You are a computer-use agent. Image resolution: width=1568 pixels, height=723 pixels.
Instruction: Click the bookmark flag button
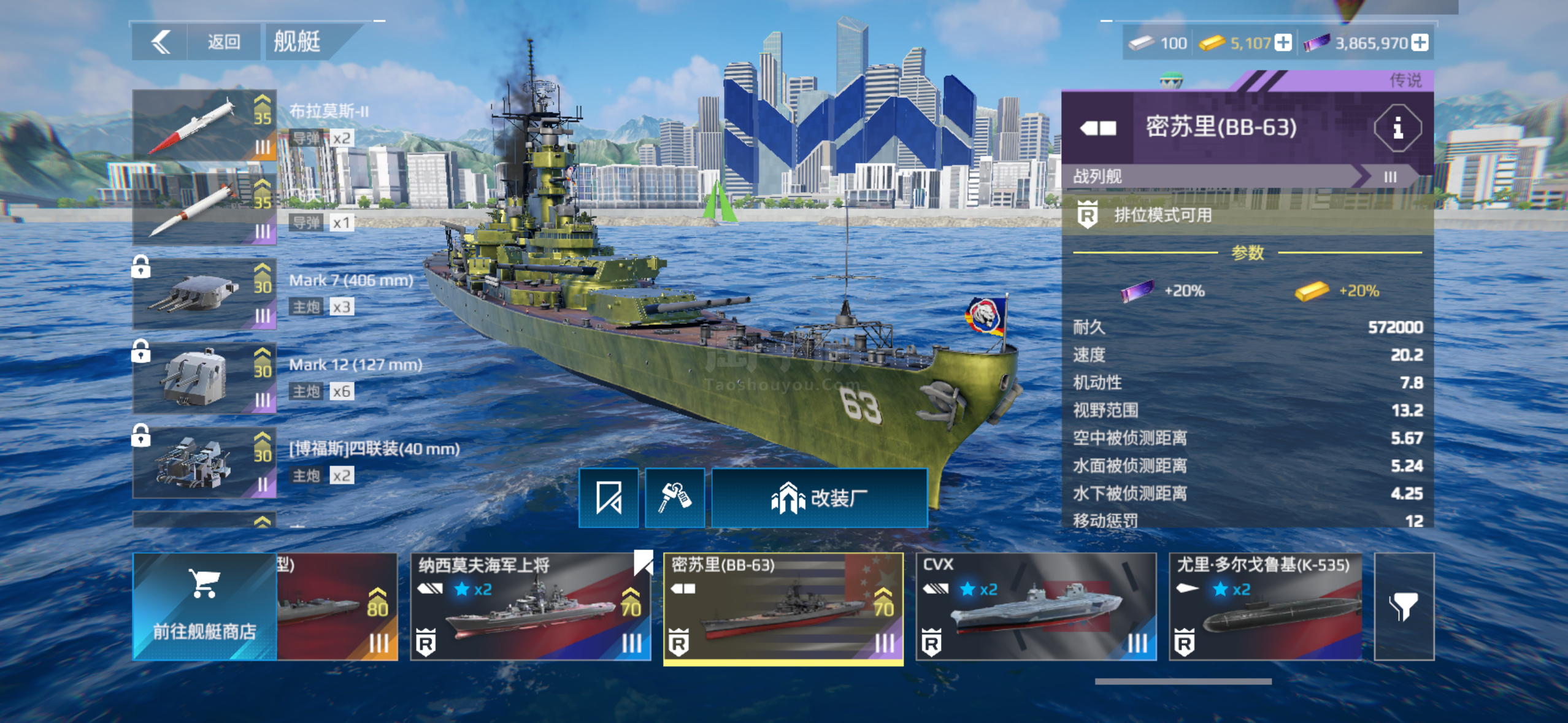point(609,498)
